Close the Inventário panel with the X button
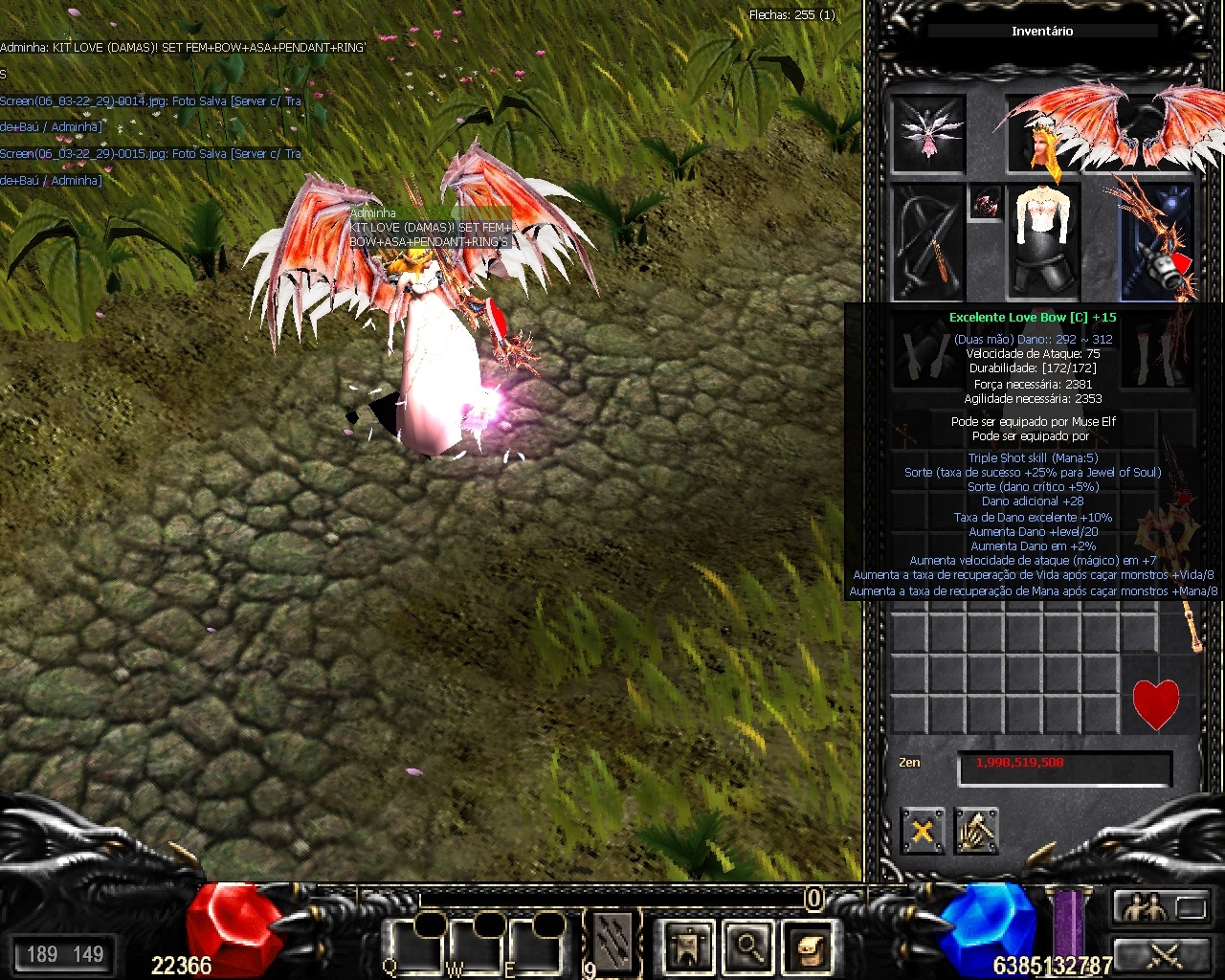 pyautogui.click(x=922, y=831)
